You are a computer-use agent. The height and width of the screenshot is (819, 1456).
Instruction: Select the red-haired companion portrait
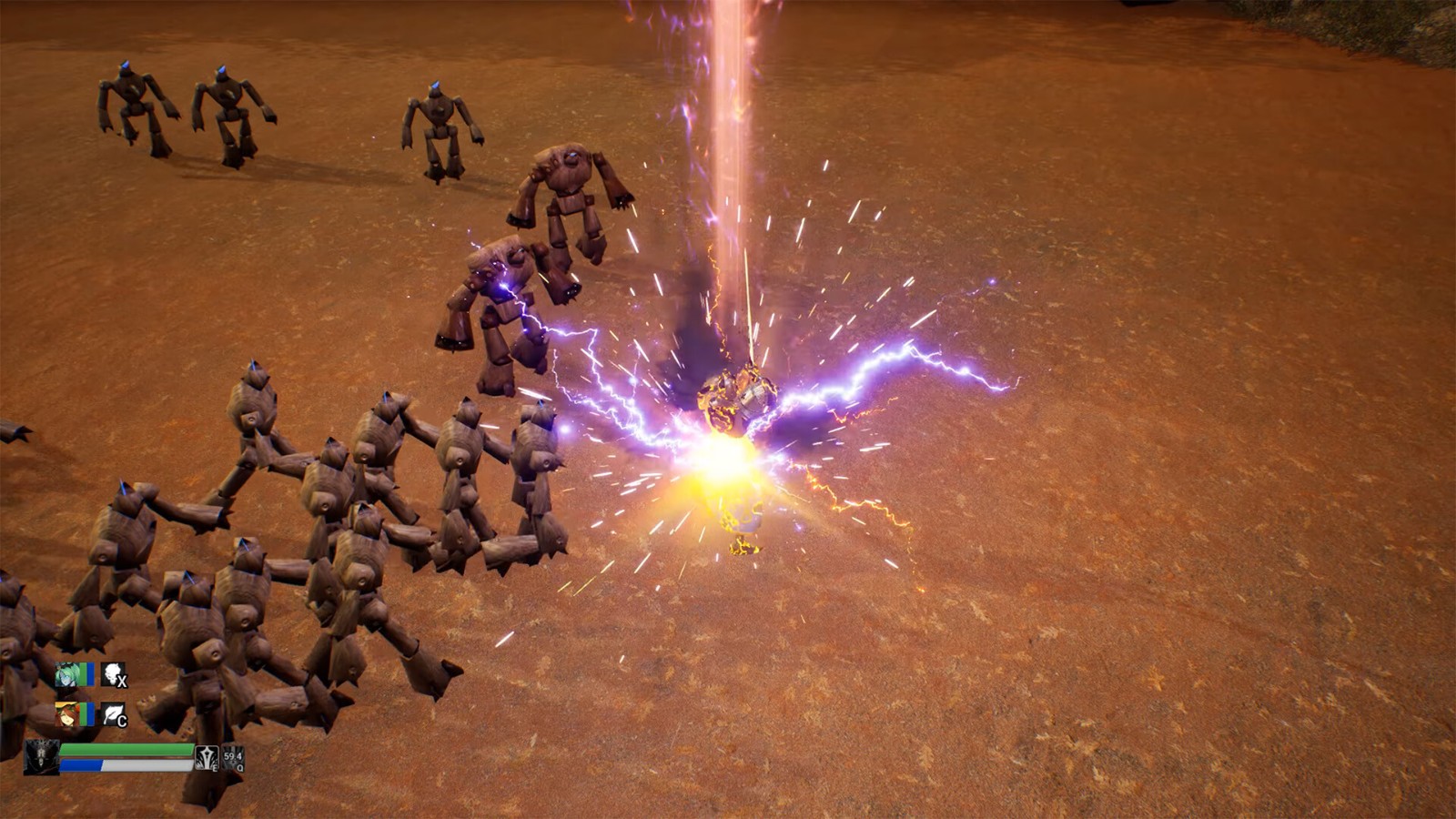(x=68, y=714)
